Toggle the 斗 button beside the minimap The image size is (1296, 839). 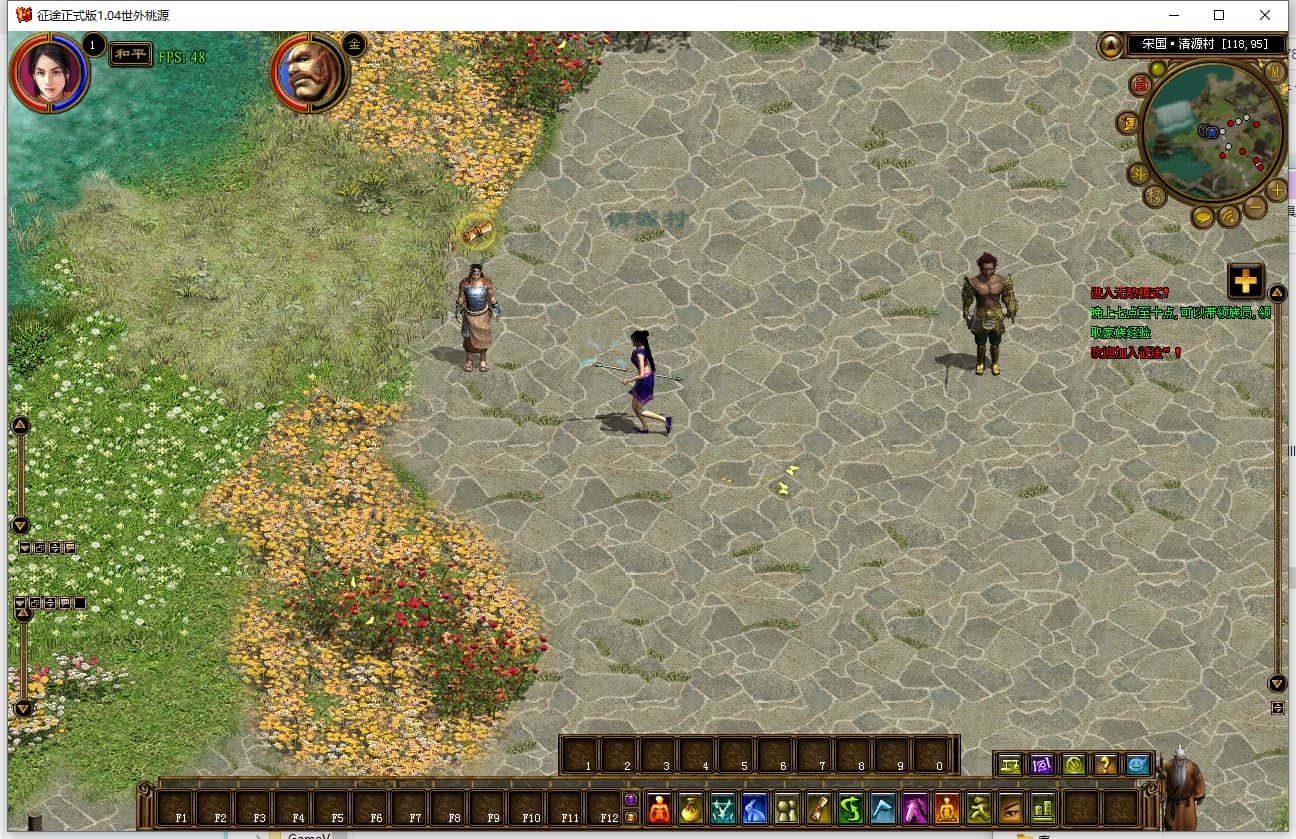click(1138, 173)
